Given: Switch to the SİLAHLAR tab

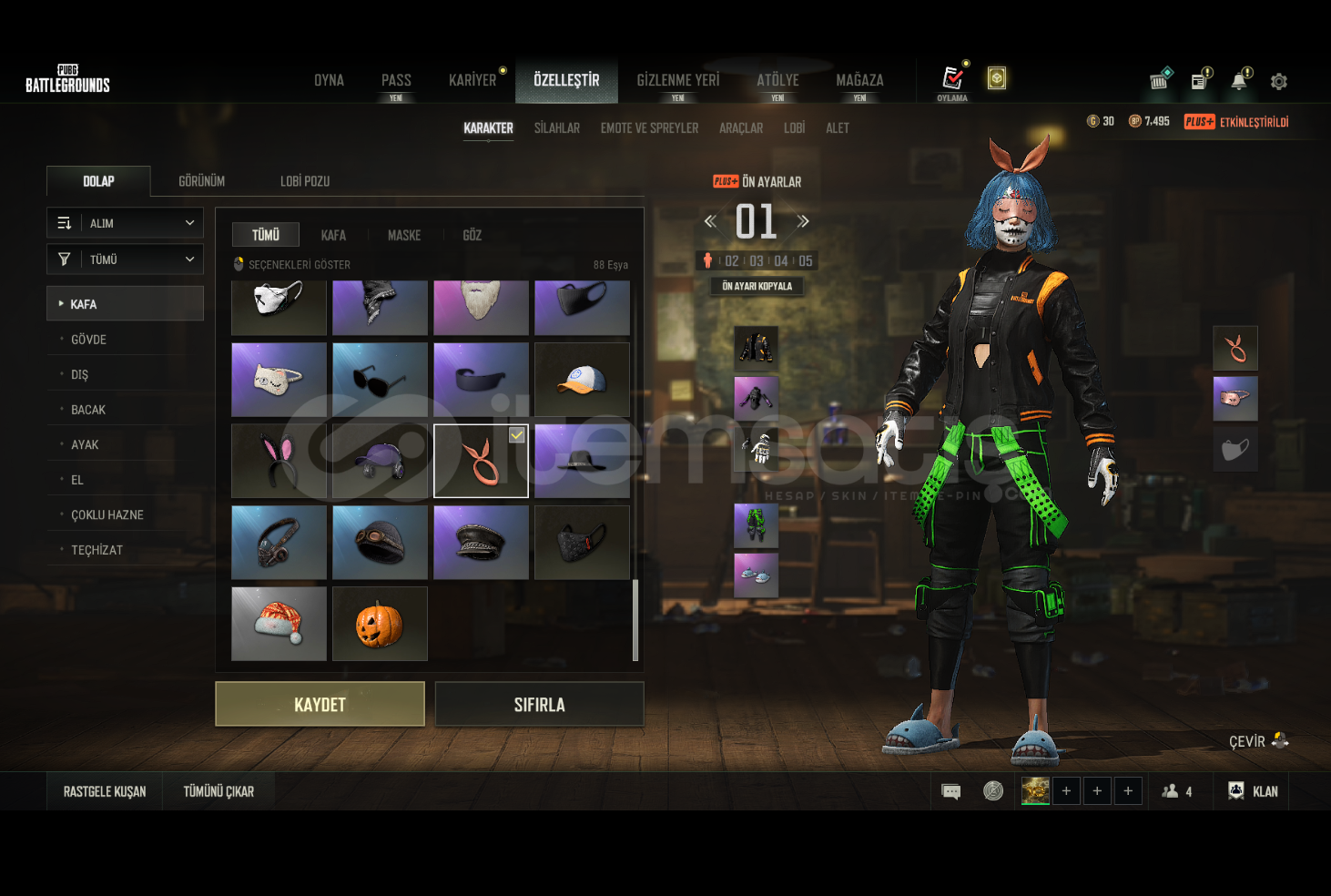Looking at the screenshot, I should pos(556,128).
